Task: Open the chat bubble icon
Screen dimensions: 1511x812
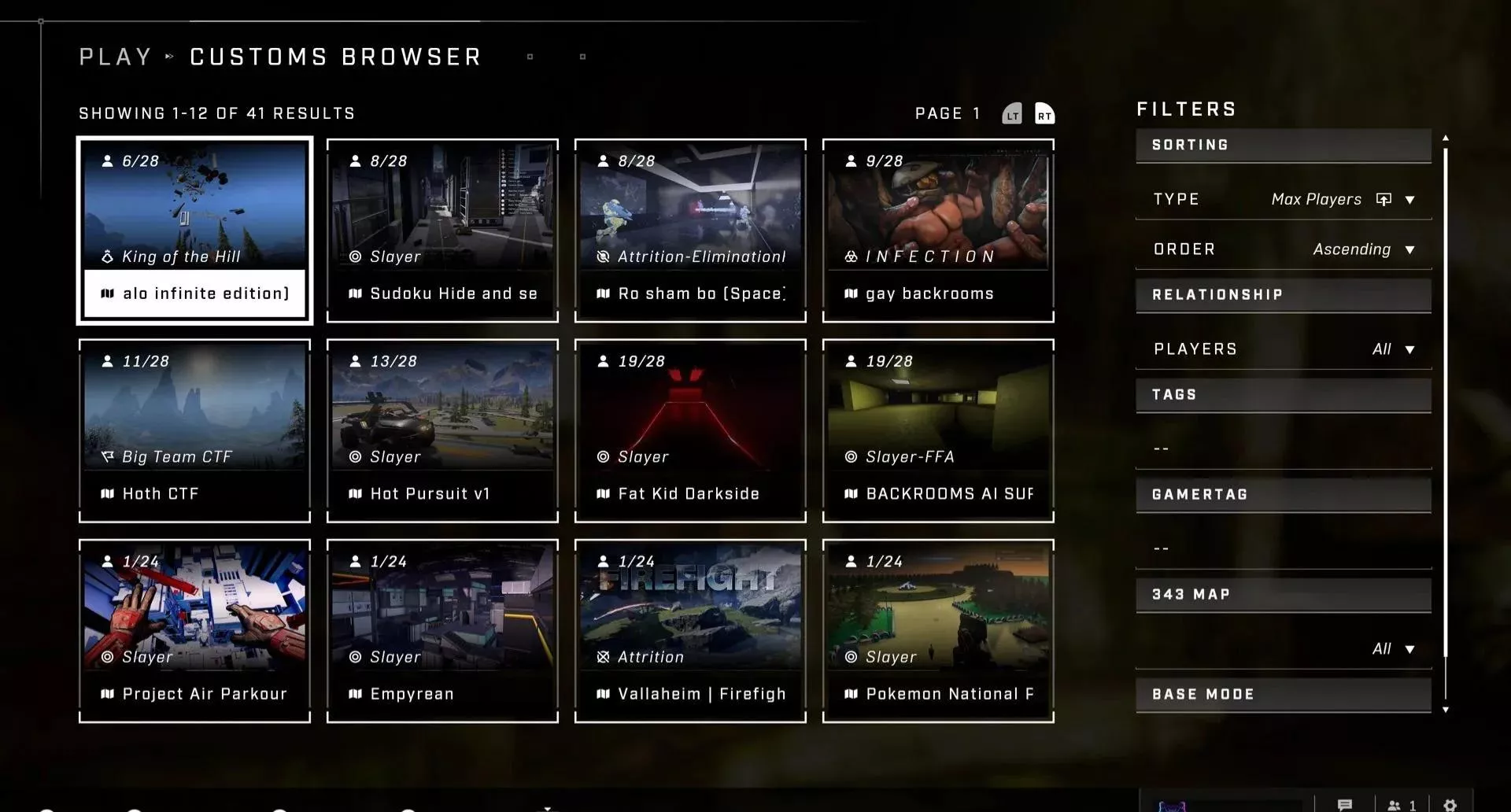Action: pyautogui.click(x=1345, y=805)
